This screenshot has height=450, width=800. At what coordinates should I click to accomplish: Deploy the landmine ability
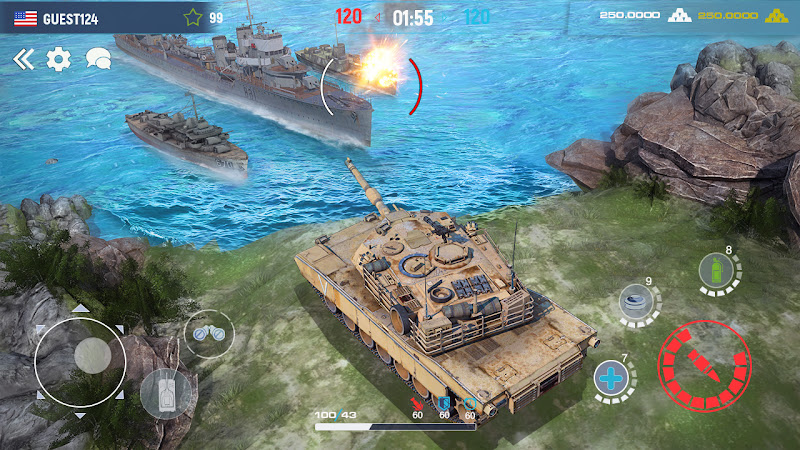[x=634, y=303]
